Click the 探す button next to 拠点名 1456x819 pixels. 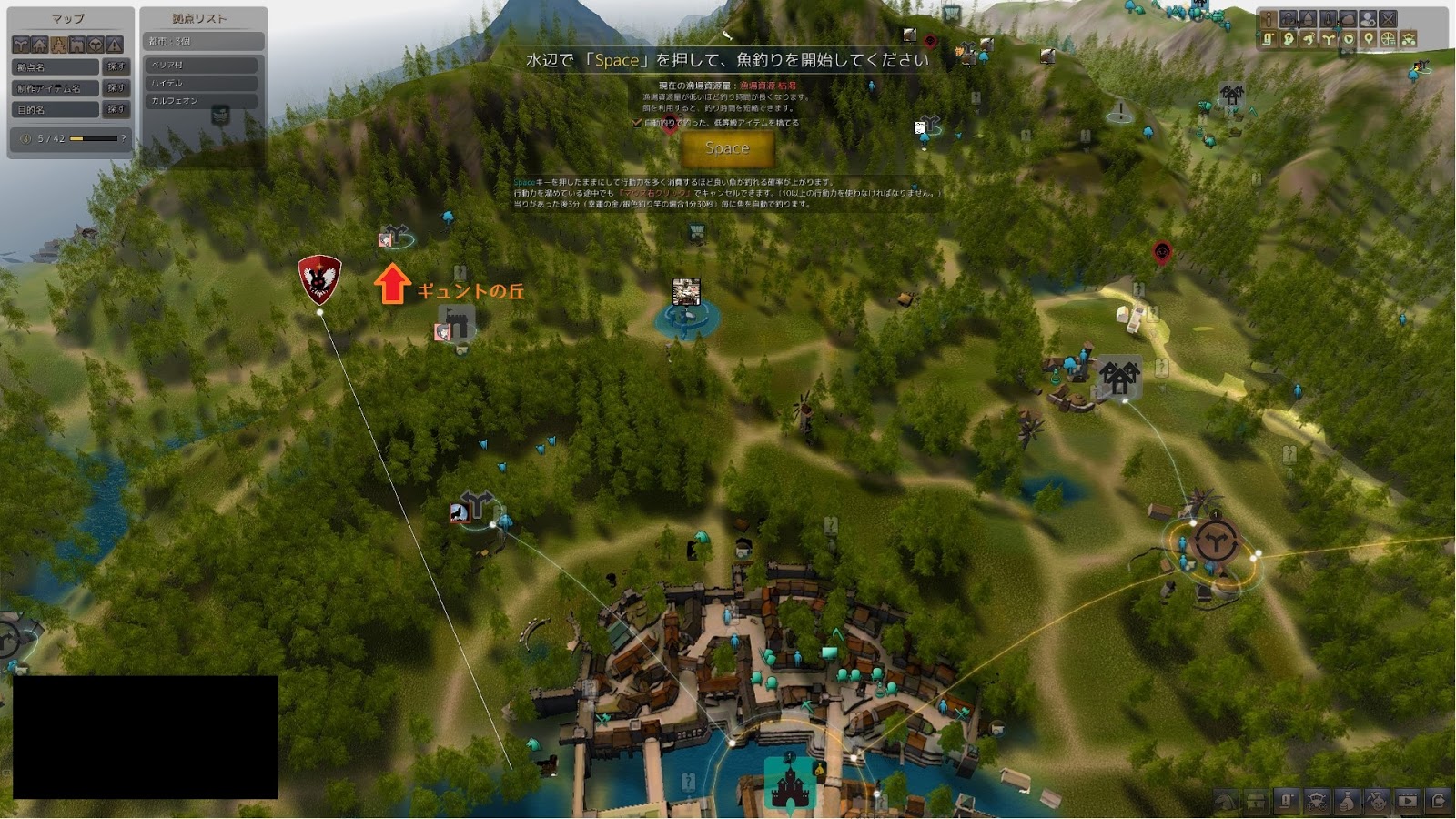pos(116,67)
